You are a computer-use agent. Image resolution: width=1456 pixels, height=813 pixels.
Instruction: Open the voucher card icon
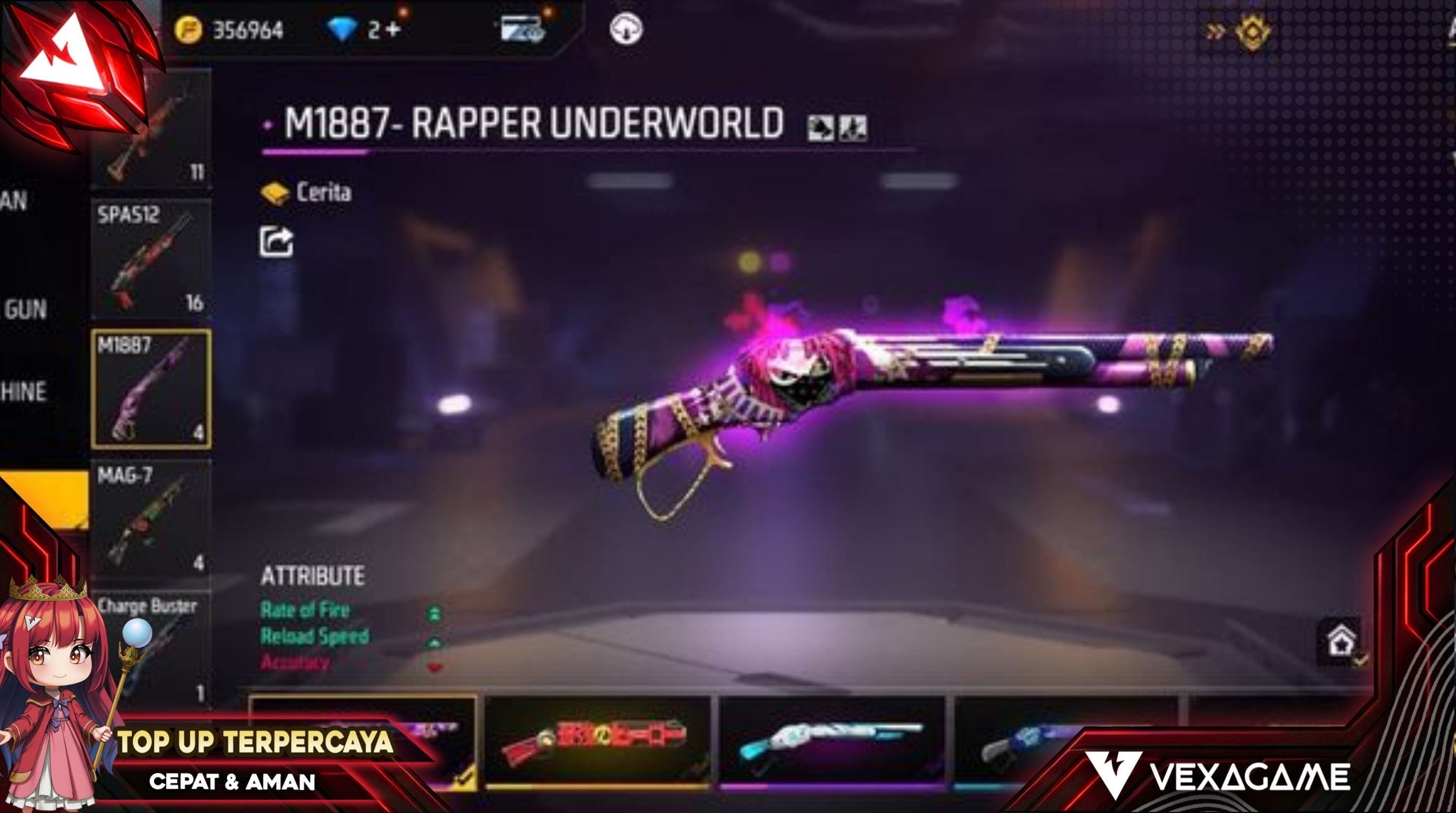click(x=522, y=28)
